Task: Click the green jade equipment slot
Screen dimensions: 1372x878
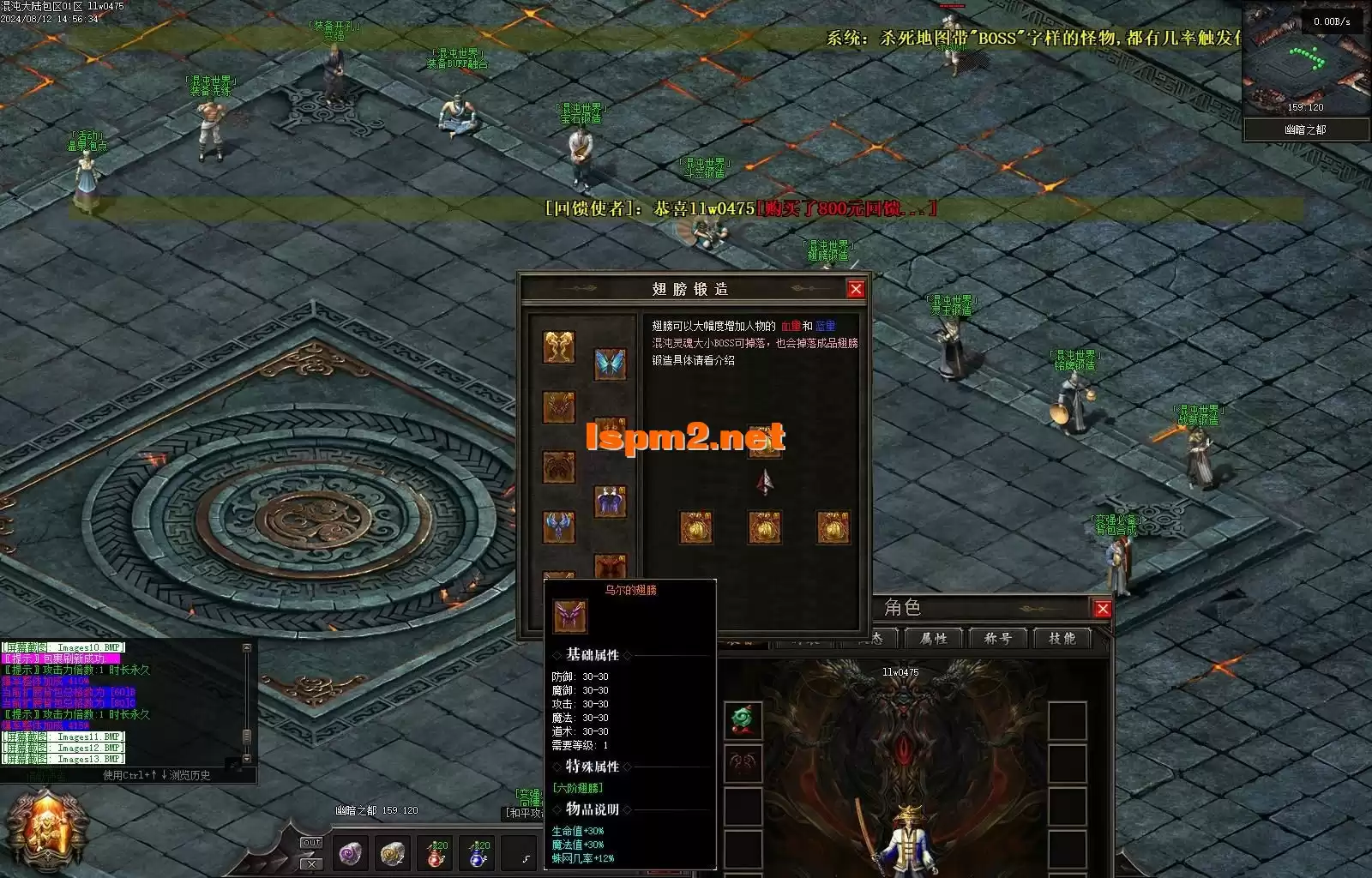Action: coord(743,719)
